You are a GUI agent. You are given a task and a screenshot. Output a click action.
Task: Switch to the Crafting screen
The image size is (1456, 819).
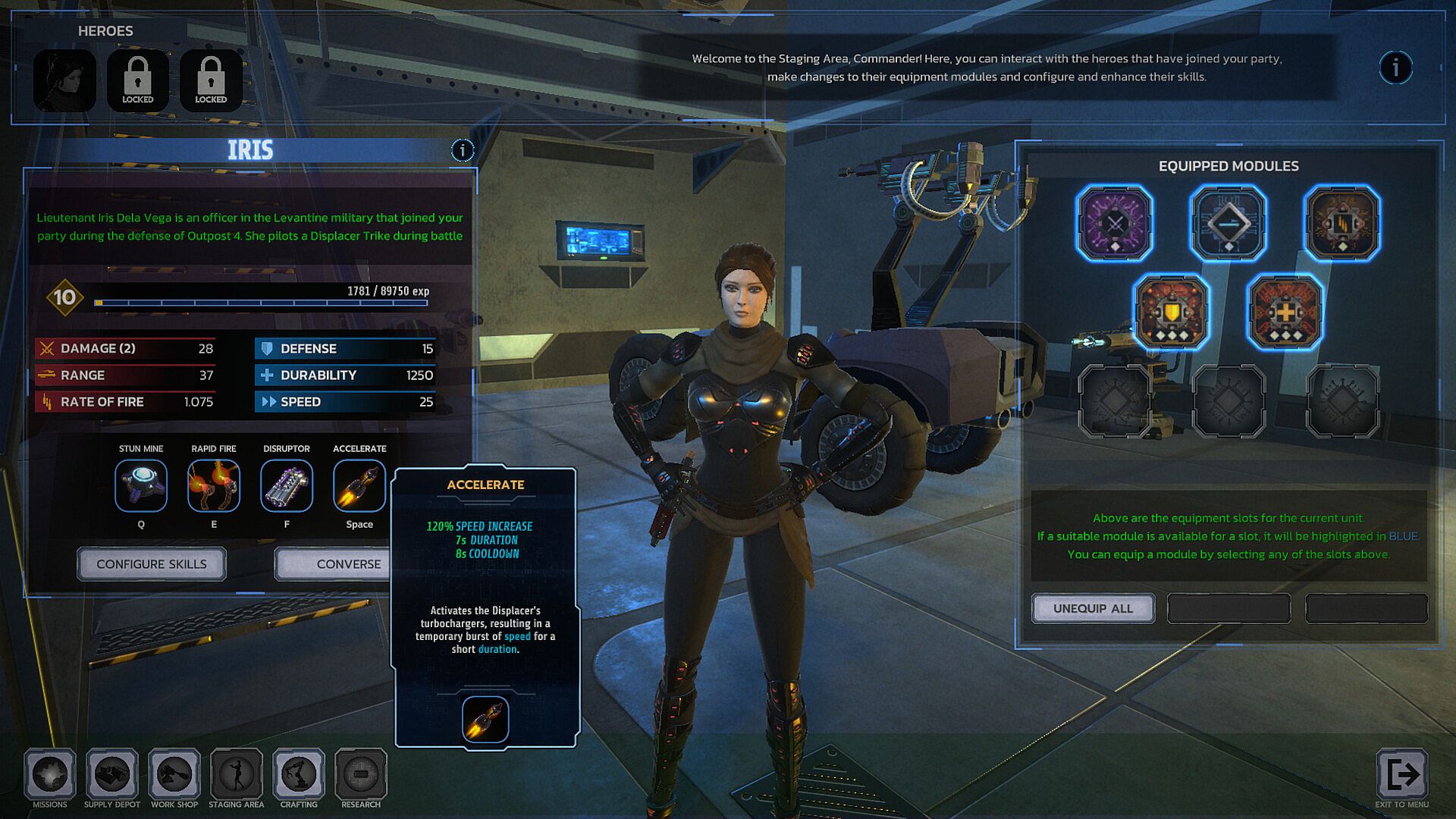[299, 775]
